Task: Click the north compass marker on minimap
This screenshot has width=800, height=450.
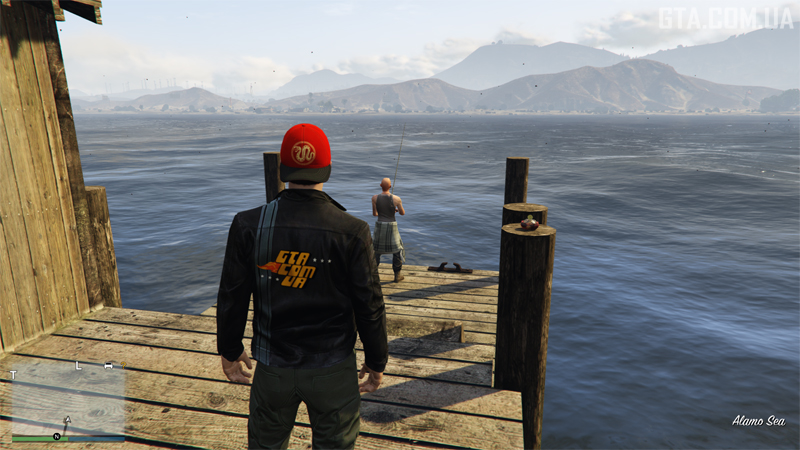Action: click(57, 437)
